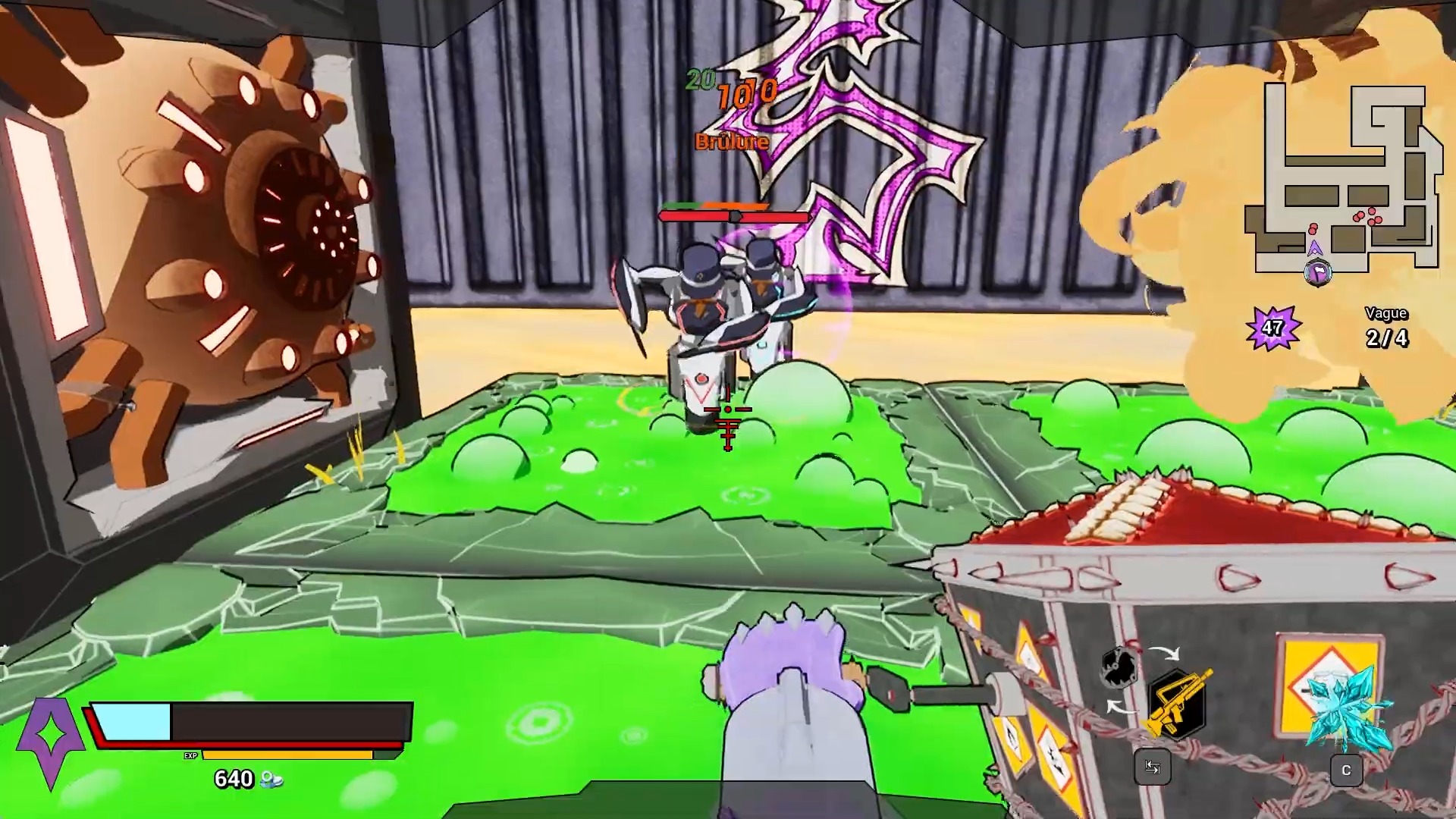Image resolution: width=1456 pixels, height=819 pixels.
Task: Select the golden rifle weapon icon
Action: point(1178,702)
